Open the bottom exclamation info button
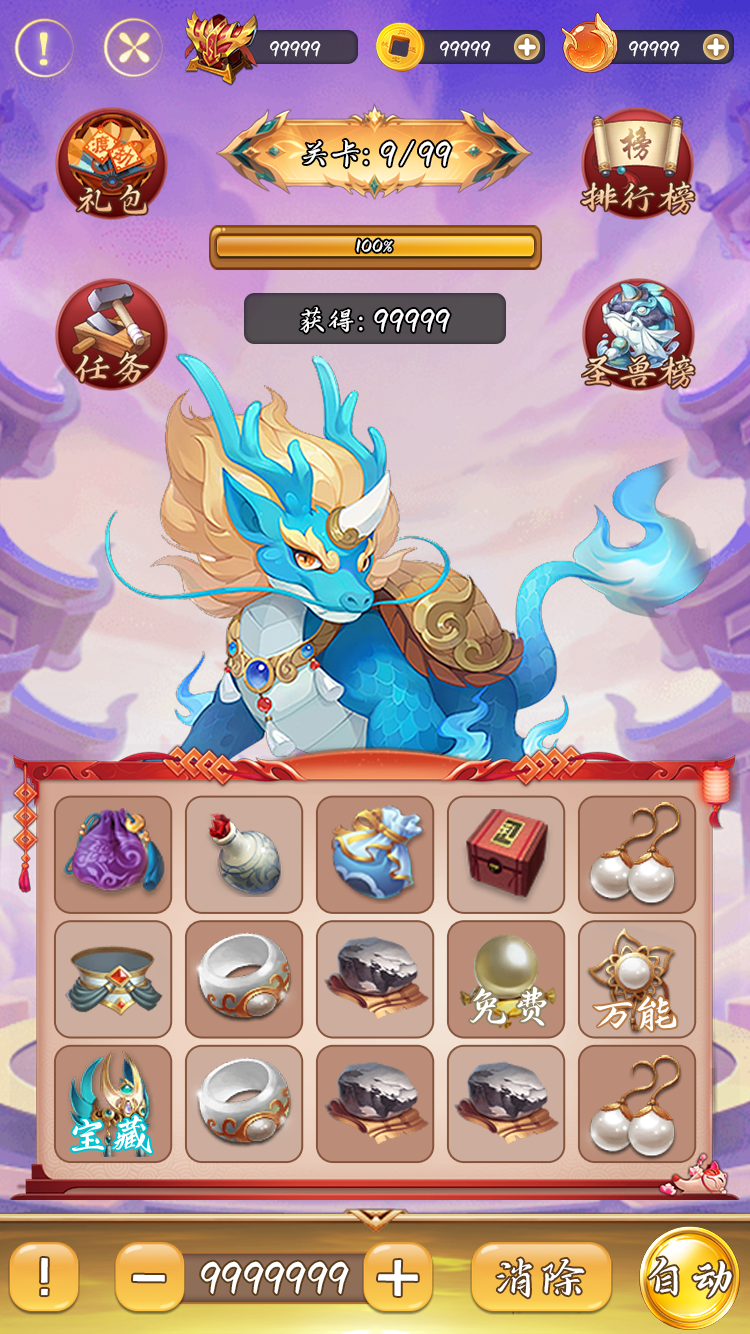The image size is (750, 1334). (x=44, y=1277)
